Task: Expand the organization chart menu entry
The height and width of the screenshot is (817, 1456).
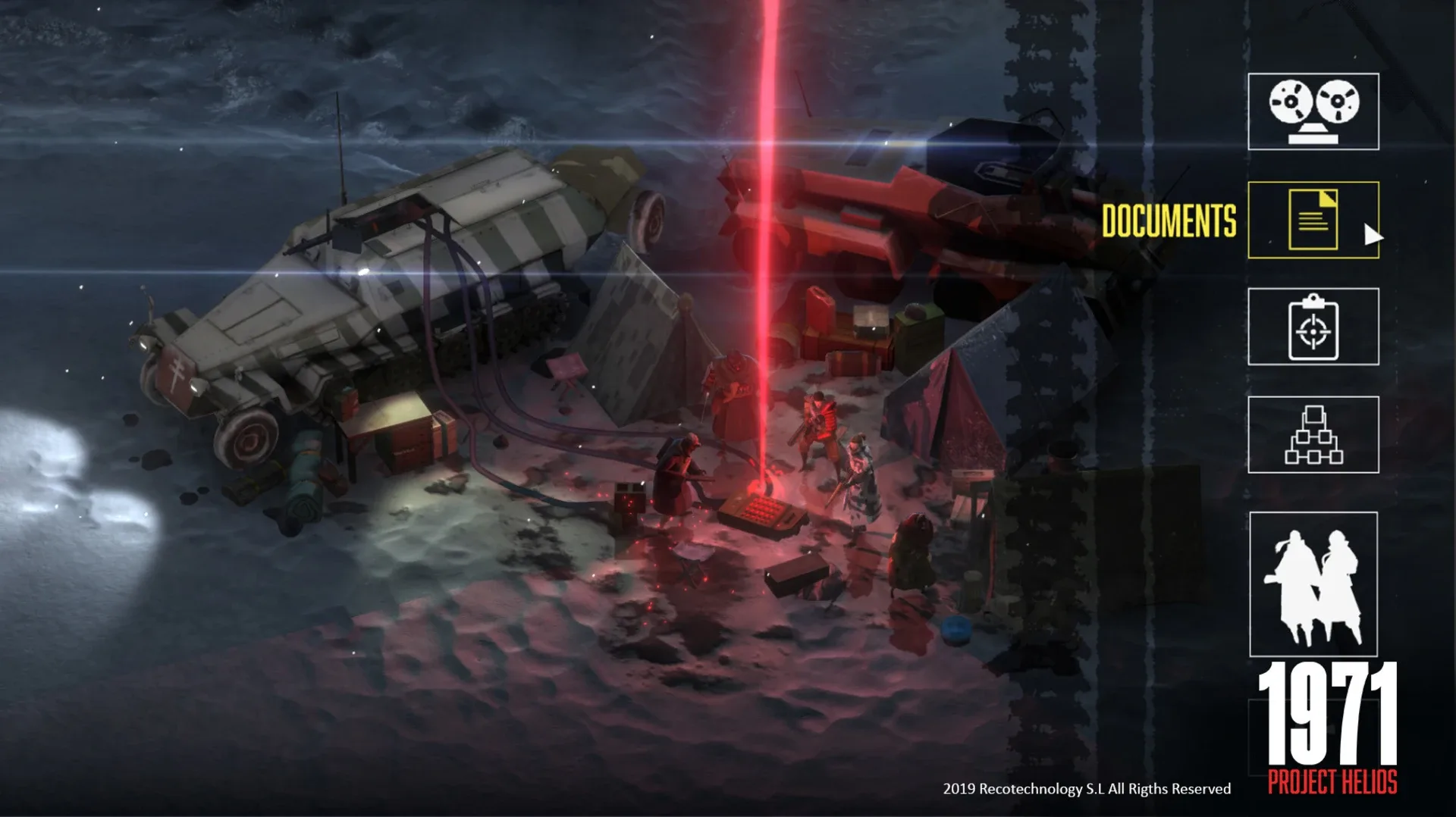Action: [x=1314, y=434]
